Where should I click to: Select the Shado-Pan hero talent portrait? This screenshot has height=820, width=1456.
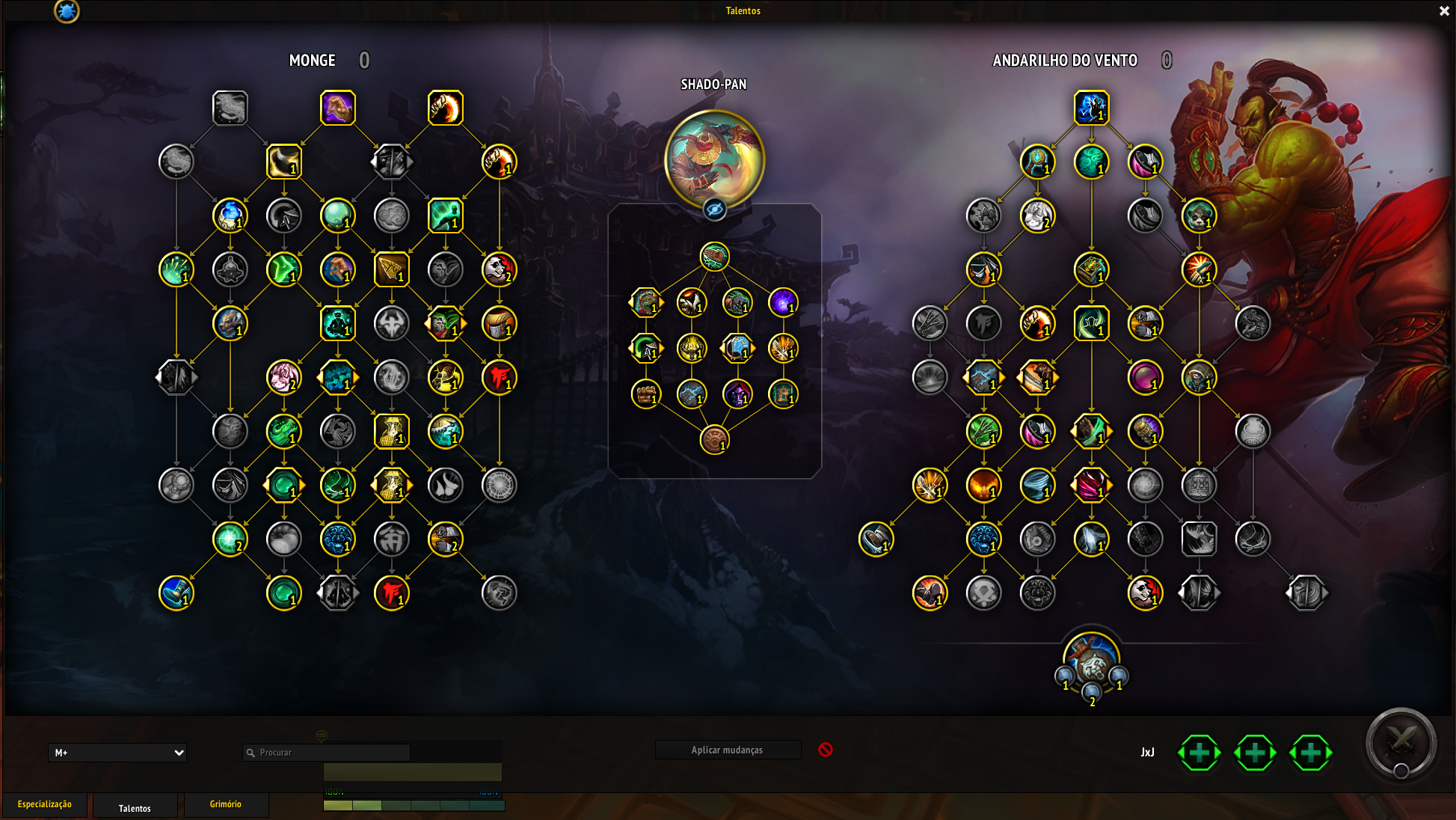click(x=714, y=159)
